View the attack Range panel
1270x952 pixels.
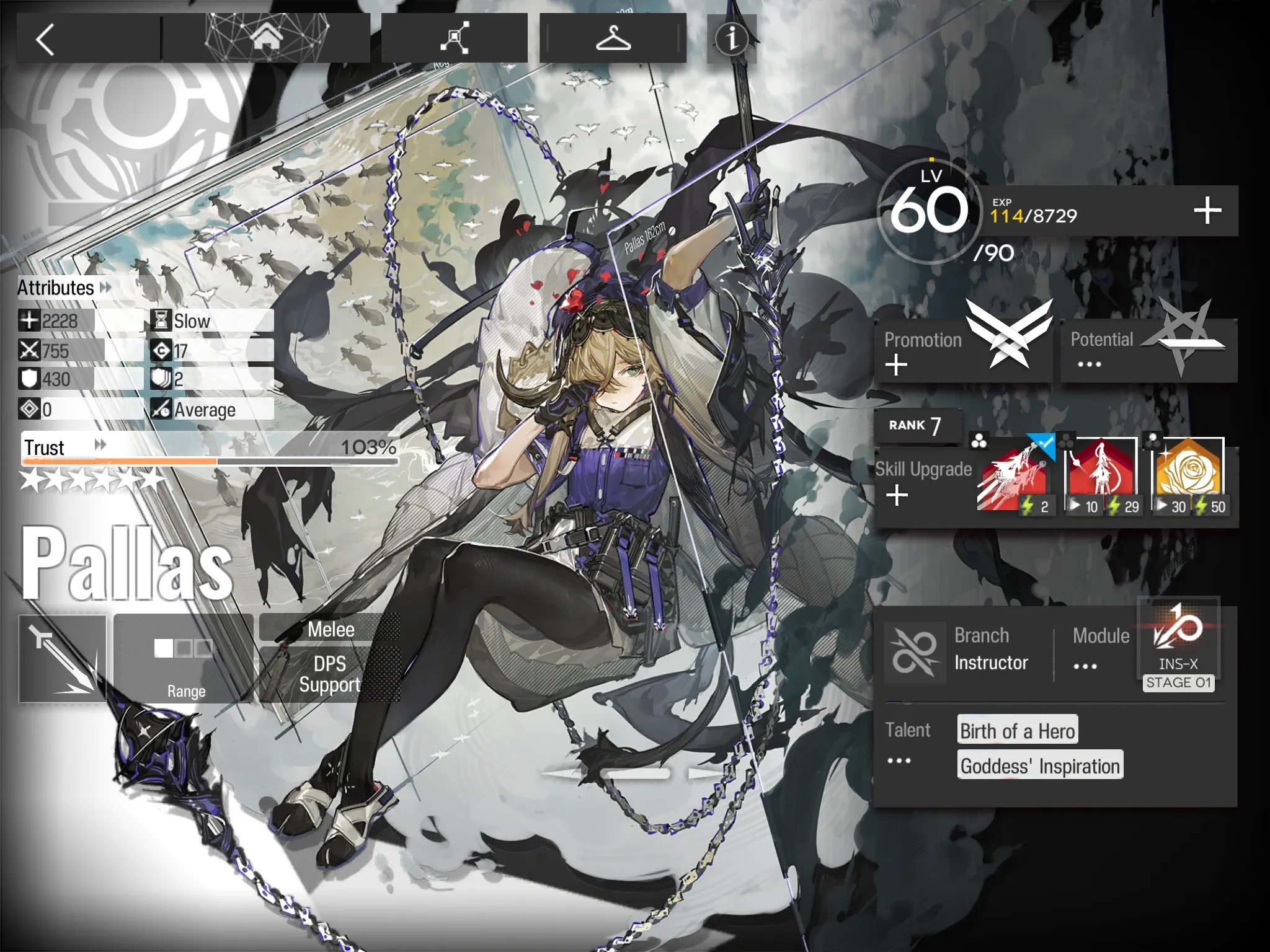pos(184,659)
